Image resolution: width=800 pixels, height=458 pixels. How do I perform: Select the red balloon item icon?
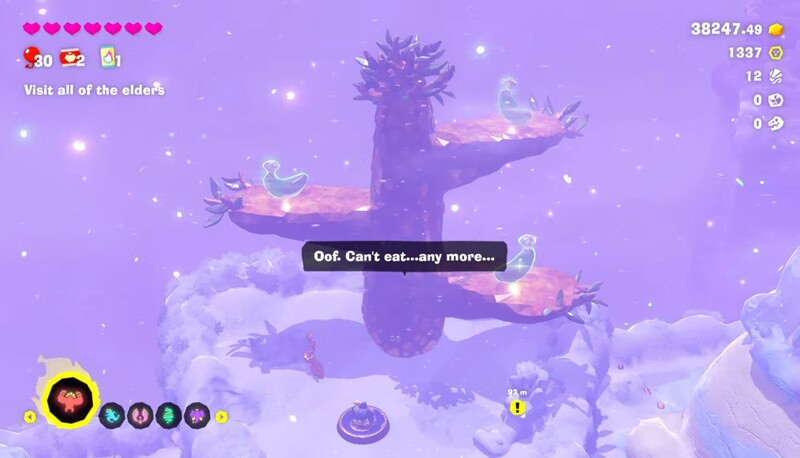point(32,58)
